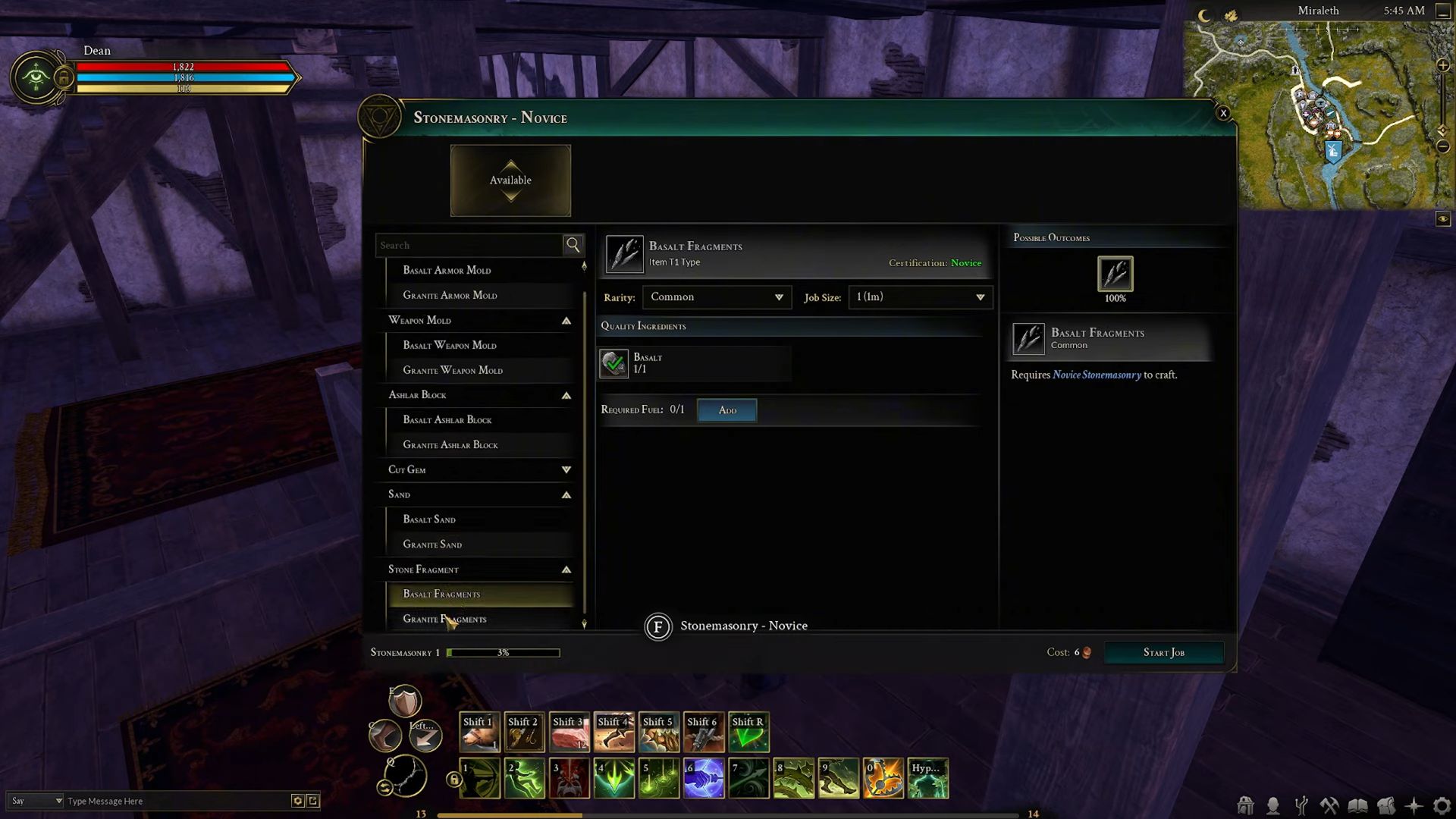Open the Job Size dropdown

click(x=919, y=297)
